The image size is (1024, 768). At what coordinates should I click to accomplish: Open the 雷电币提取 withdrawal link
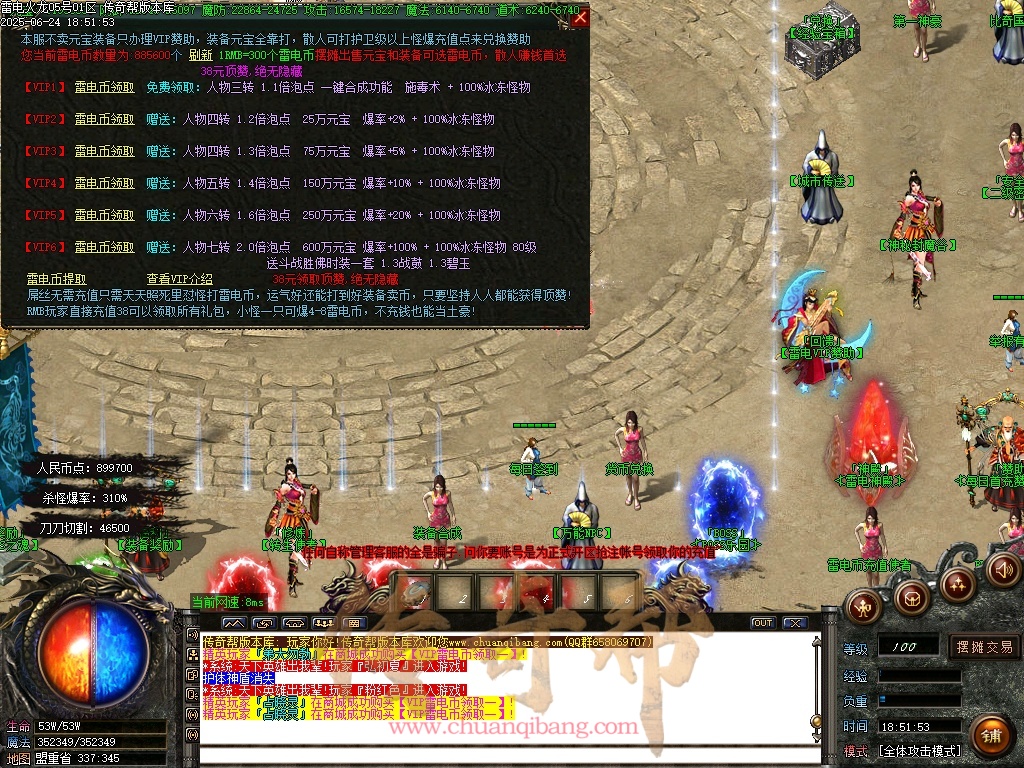tap(56, 279)
